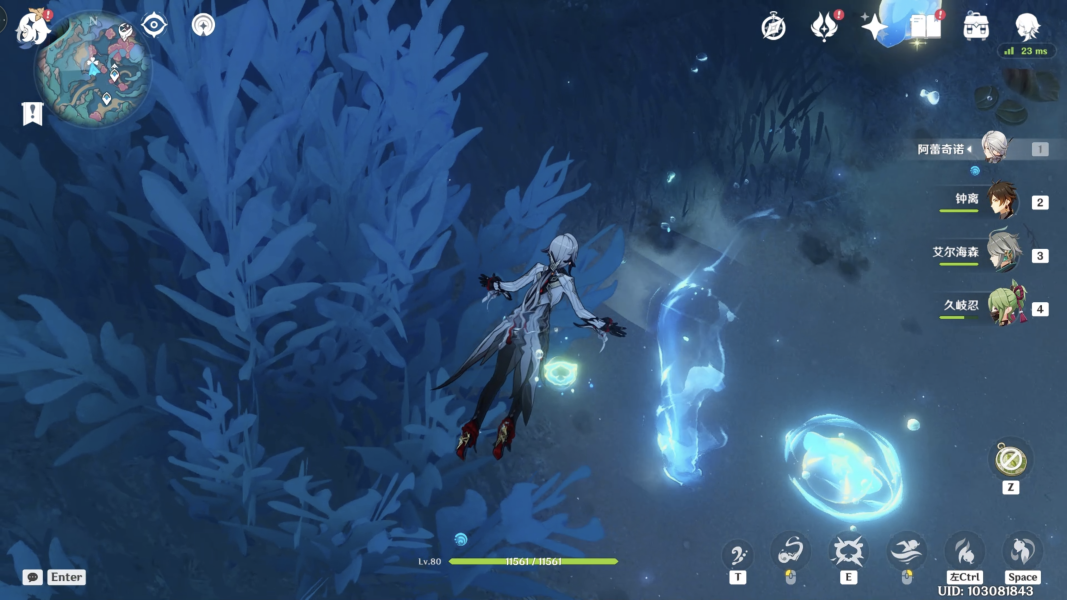Open the quest bookmark with exclamation mark
Screen dimensions: 1067x600
[x=32, y=113]
